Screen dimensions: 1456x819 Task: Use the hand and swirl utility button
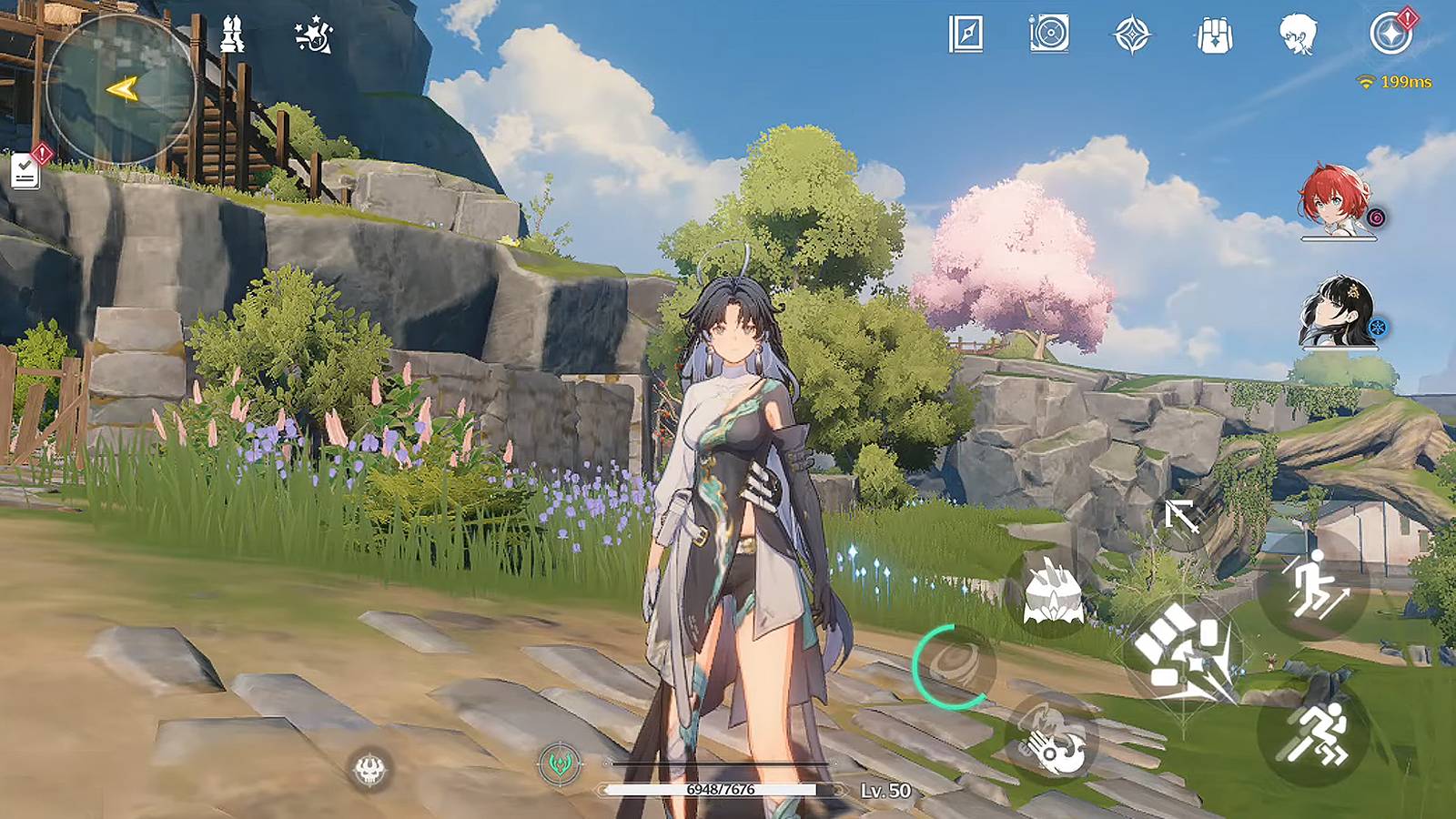(1052, 739)
